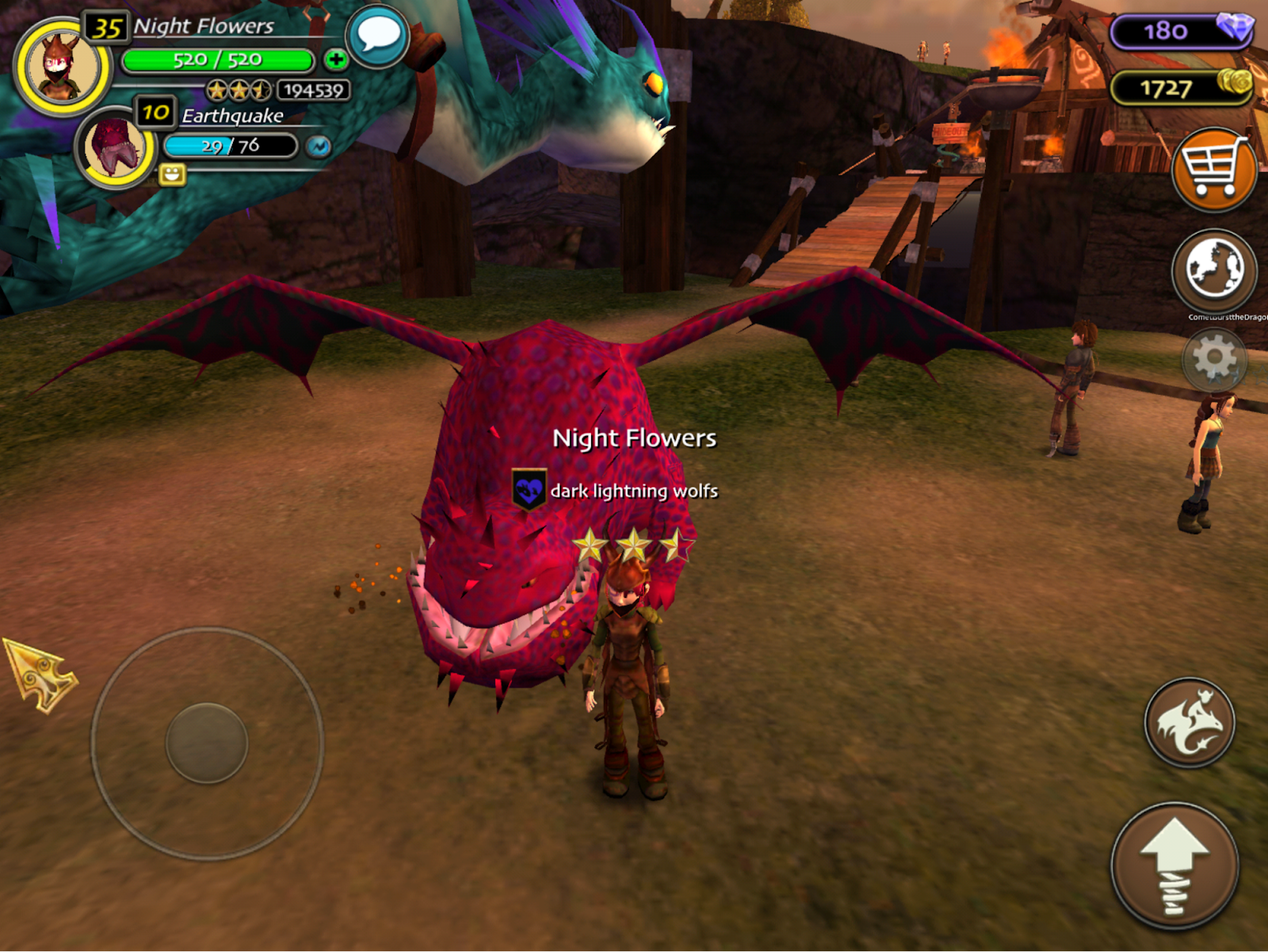
Task: Open the world map globe
Action: [x=1213, y=270]
